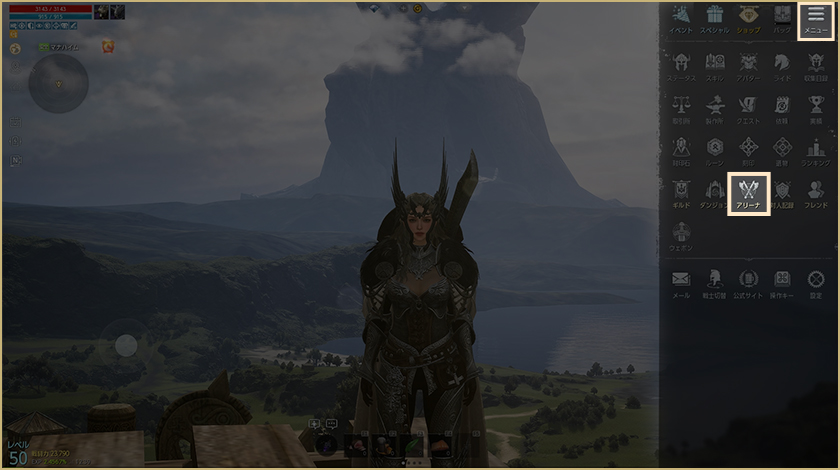The height and width of the screenshot is (470, 840).
Task: Open the Shop (ショップ)
Action: click(748, 19)
